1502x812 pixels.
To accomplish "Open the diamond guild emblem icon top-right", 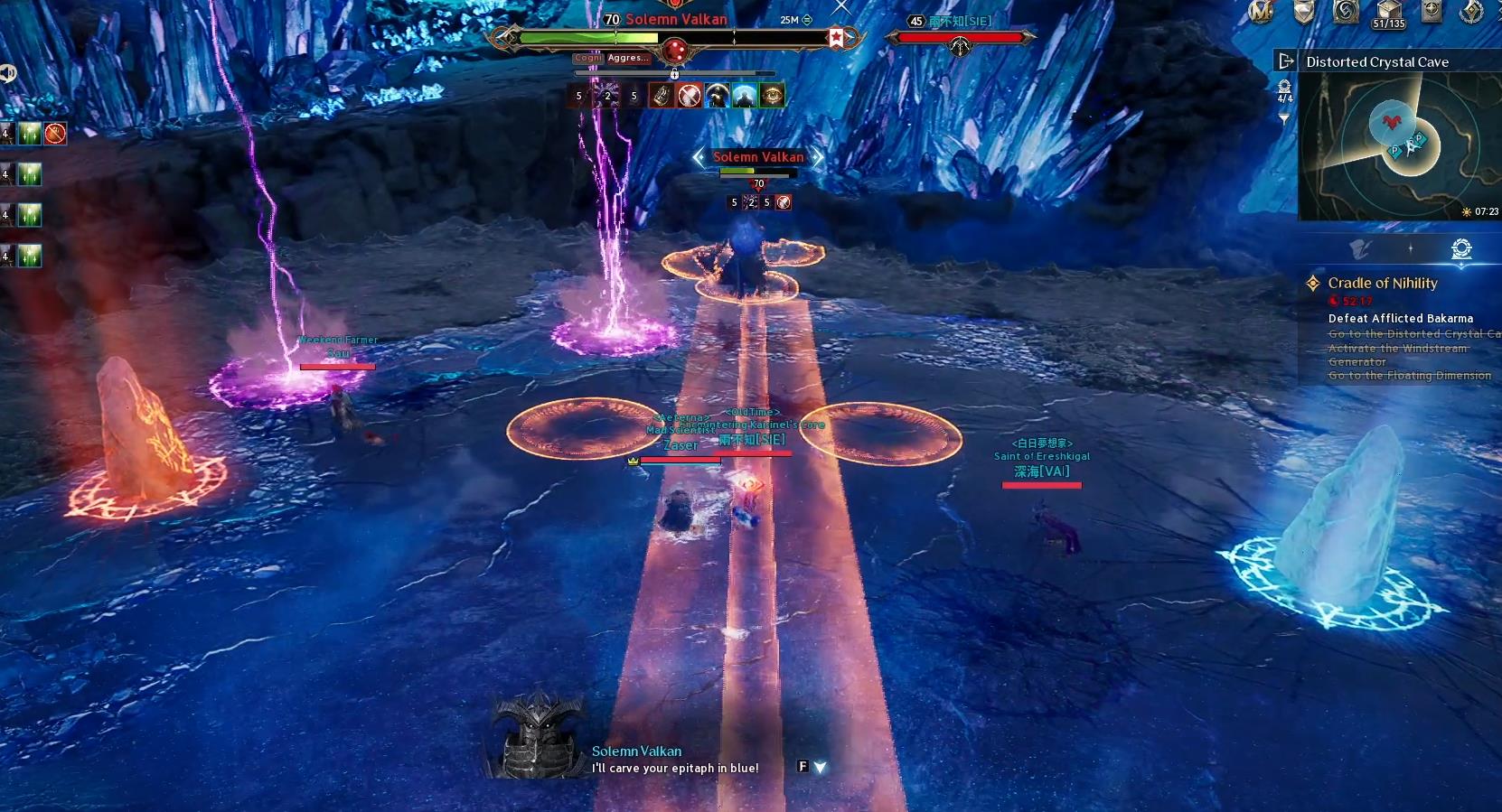I will [x=1470, y=10].
